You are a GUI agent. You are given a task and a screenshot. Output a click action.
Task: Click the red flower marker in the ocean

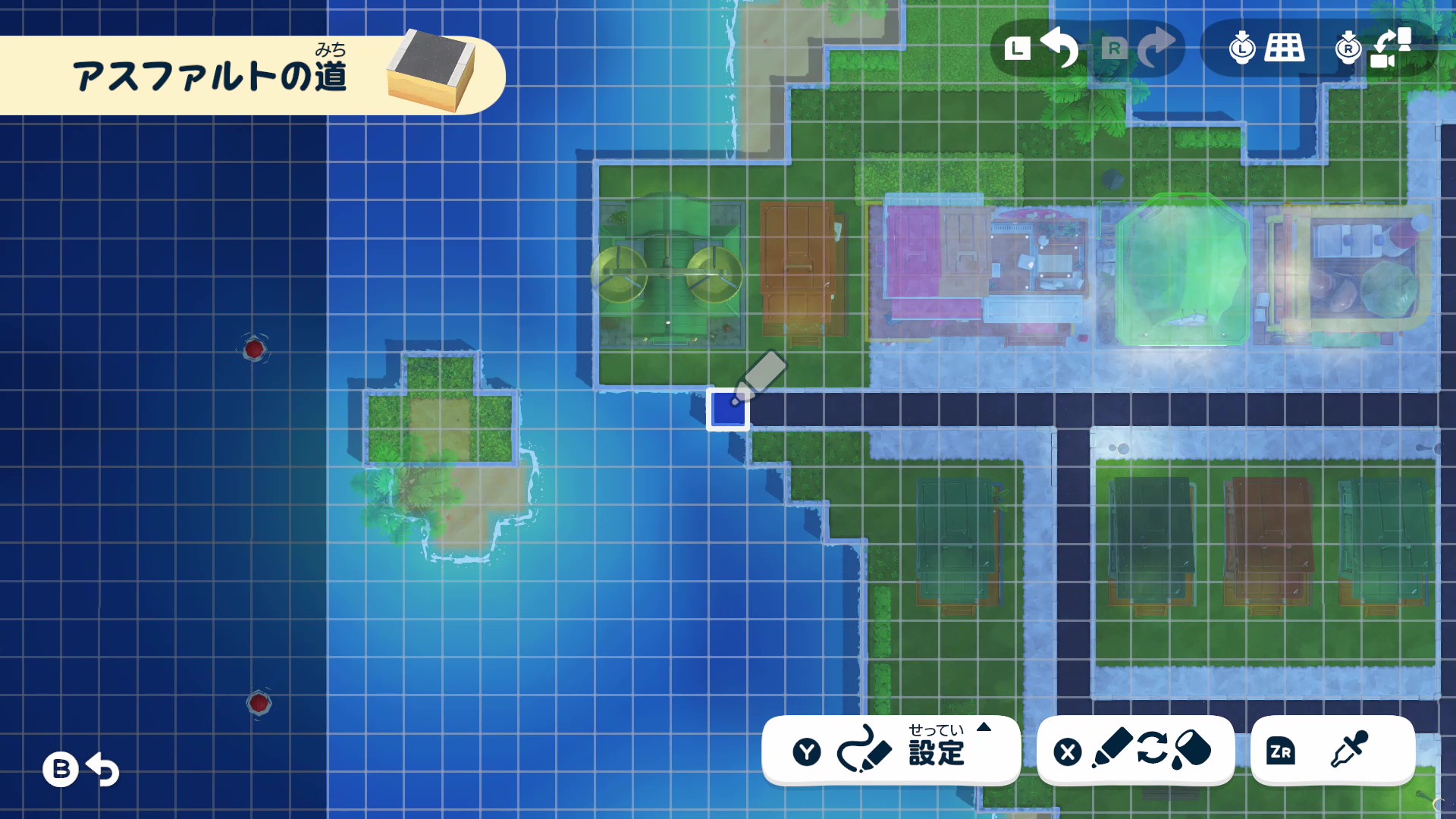254,350
